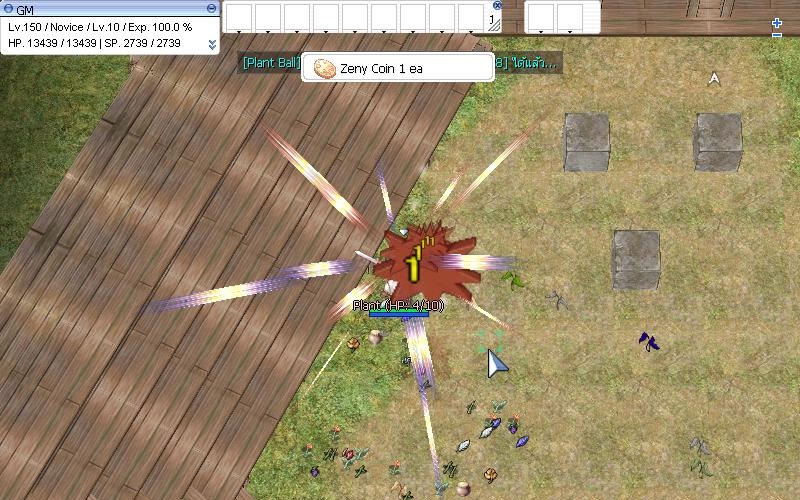Expand the GM status window details
Screen dimensions: 800x500
pyautogui.click(x=212, y=44)
